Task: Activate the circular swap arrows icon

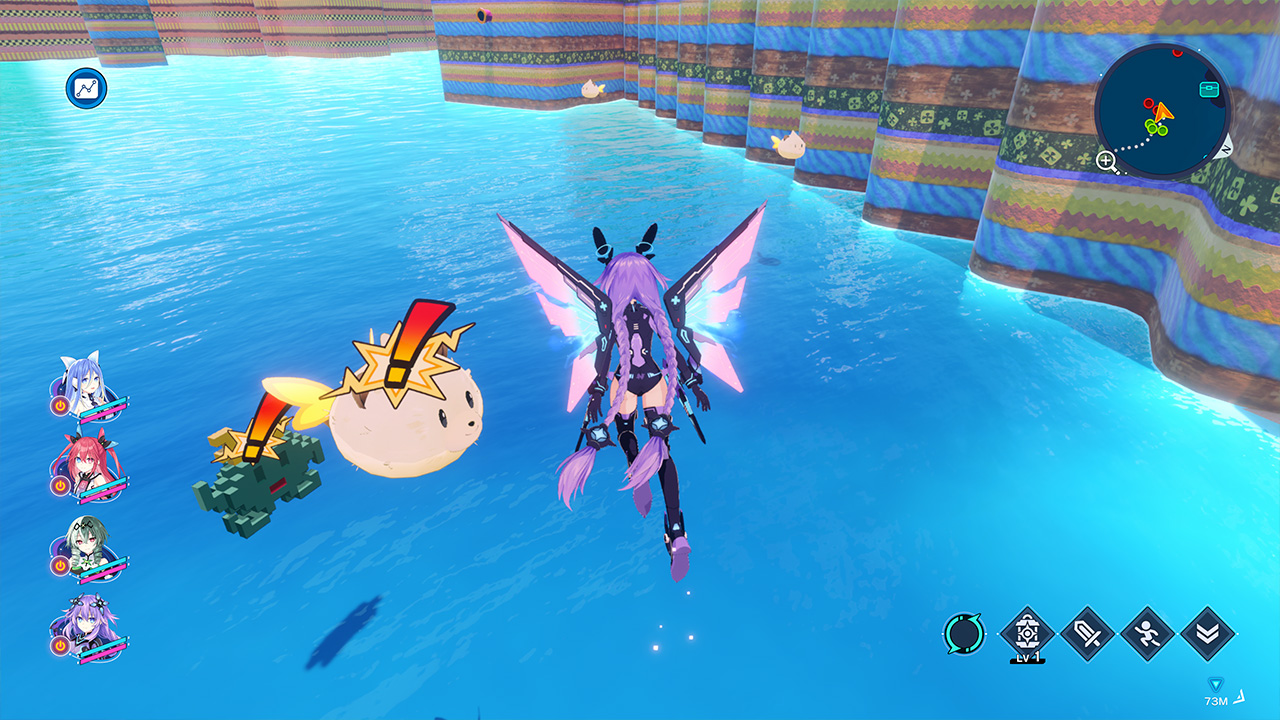Action: pyautogui.click(x=964, y=633)
